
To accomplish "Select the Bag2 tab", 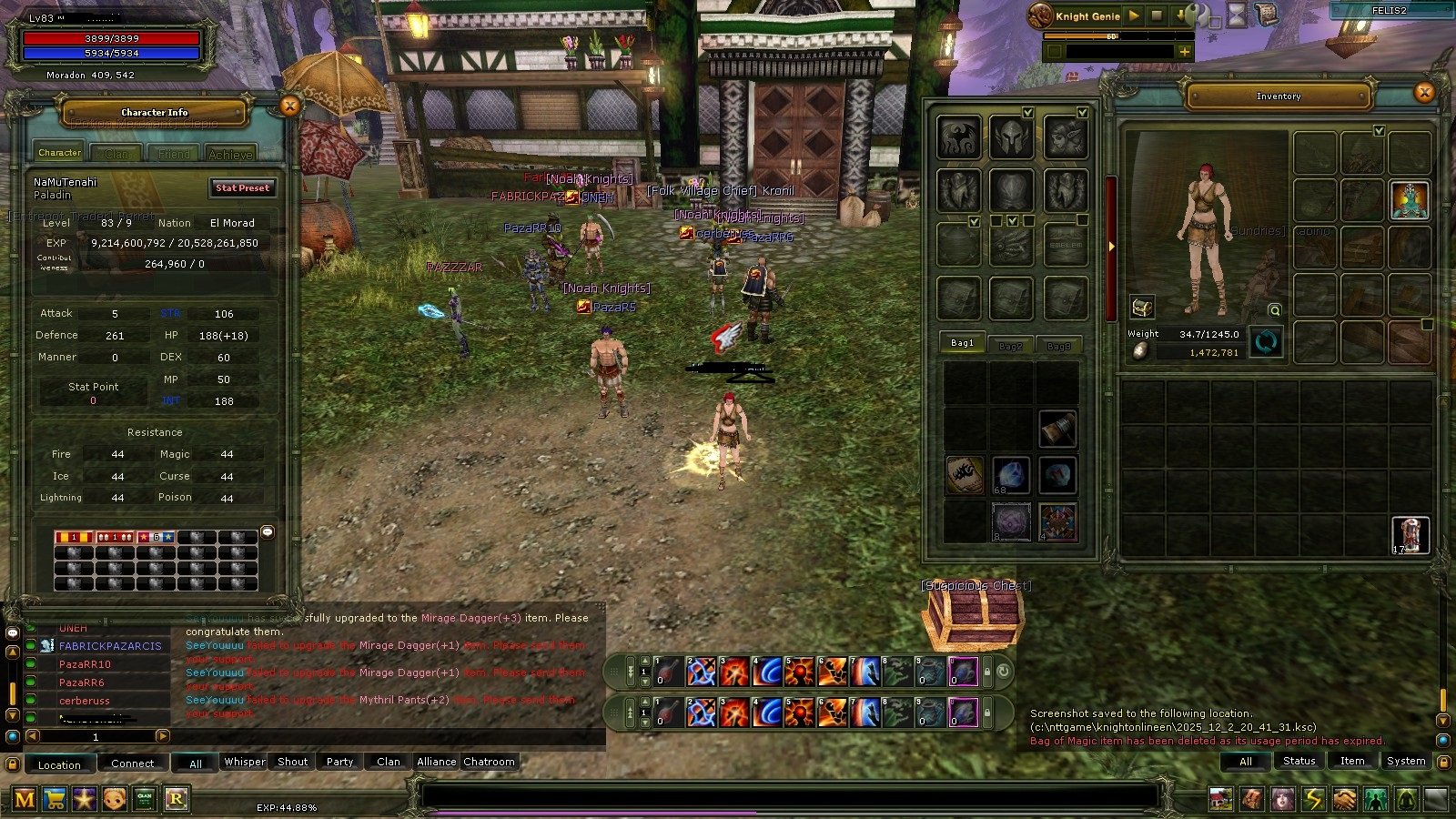I will (1010, 346).
